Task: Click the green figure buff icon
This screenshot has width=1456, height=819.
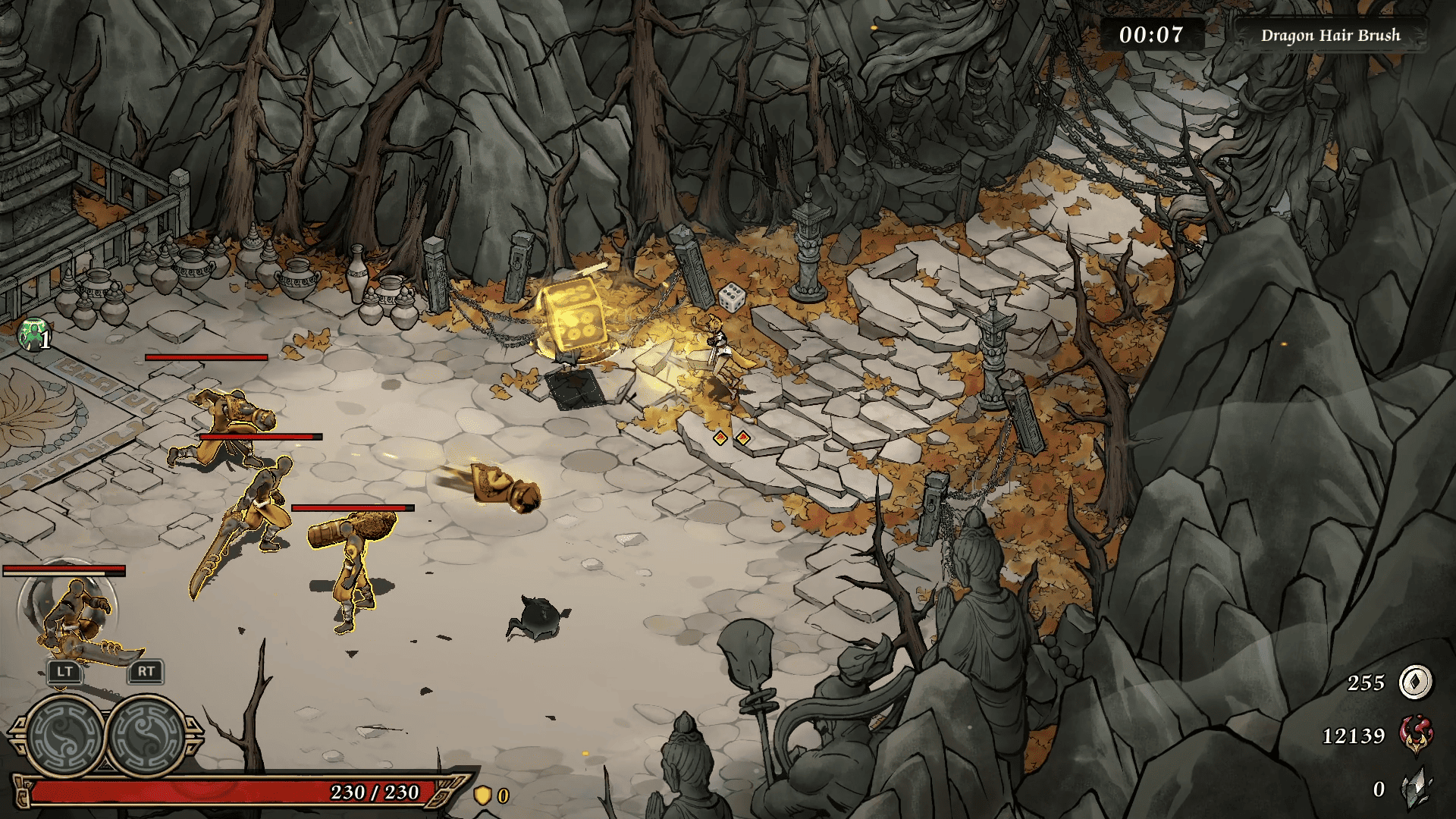Action: (32, 335)
